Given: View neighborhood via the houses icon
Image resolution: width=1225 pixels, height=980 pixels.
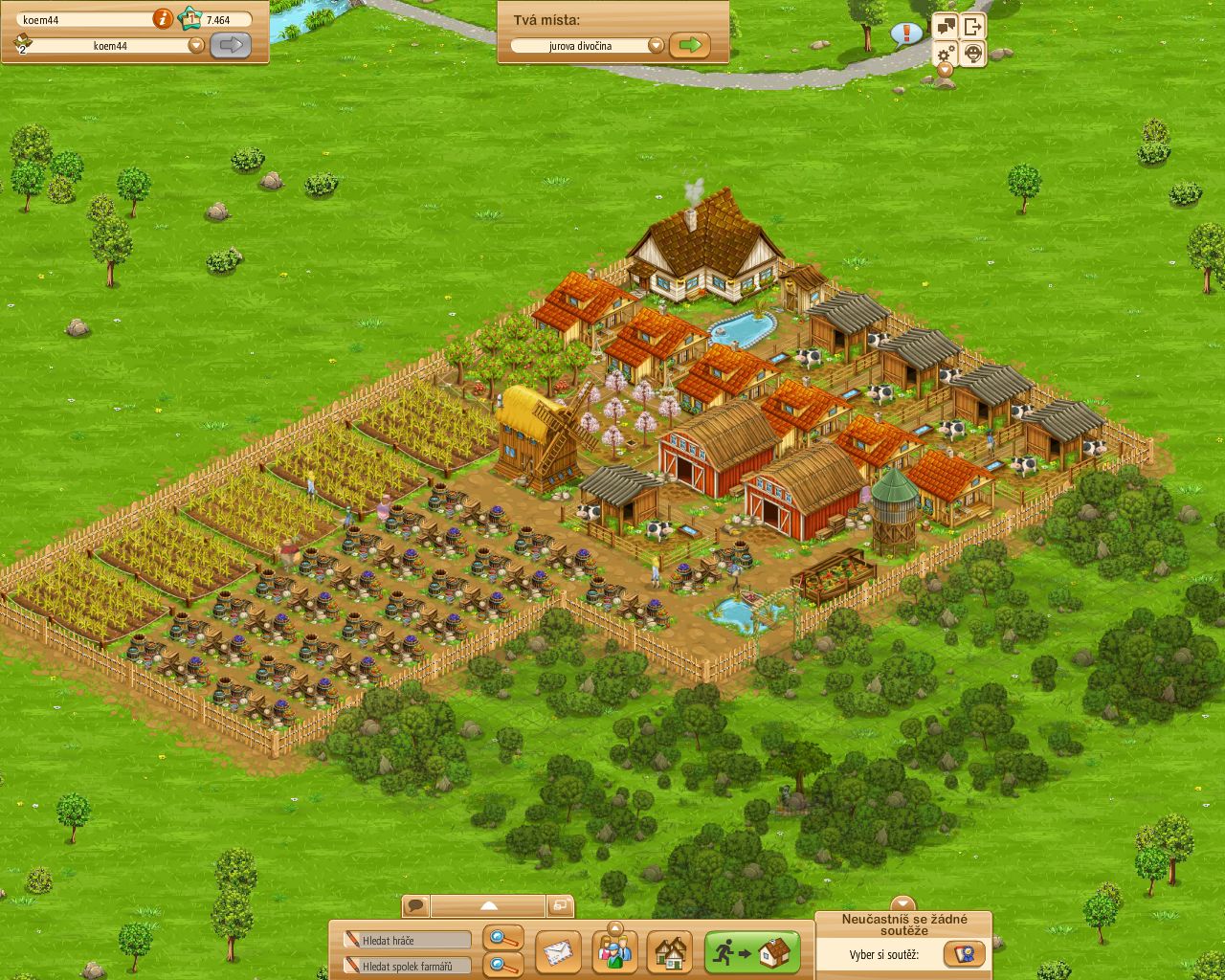Looking at the screenshot, I should (667, 953).
